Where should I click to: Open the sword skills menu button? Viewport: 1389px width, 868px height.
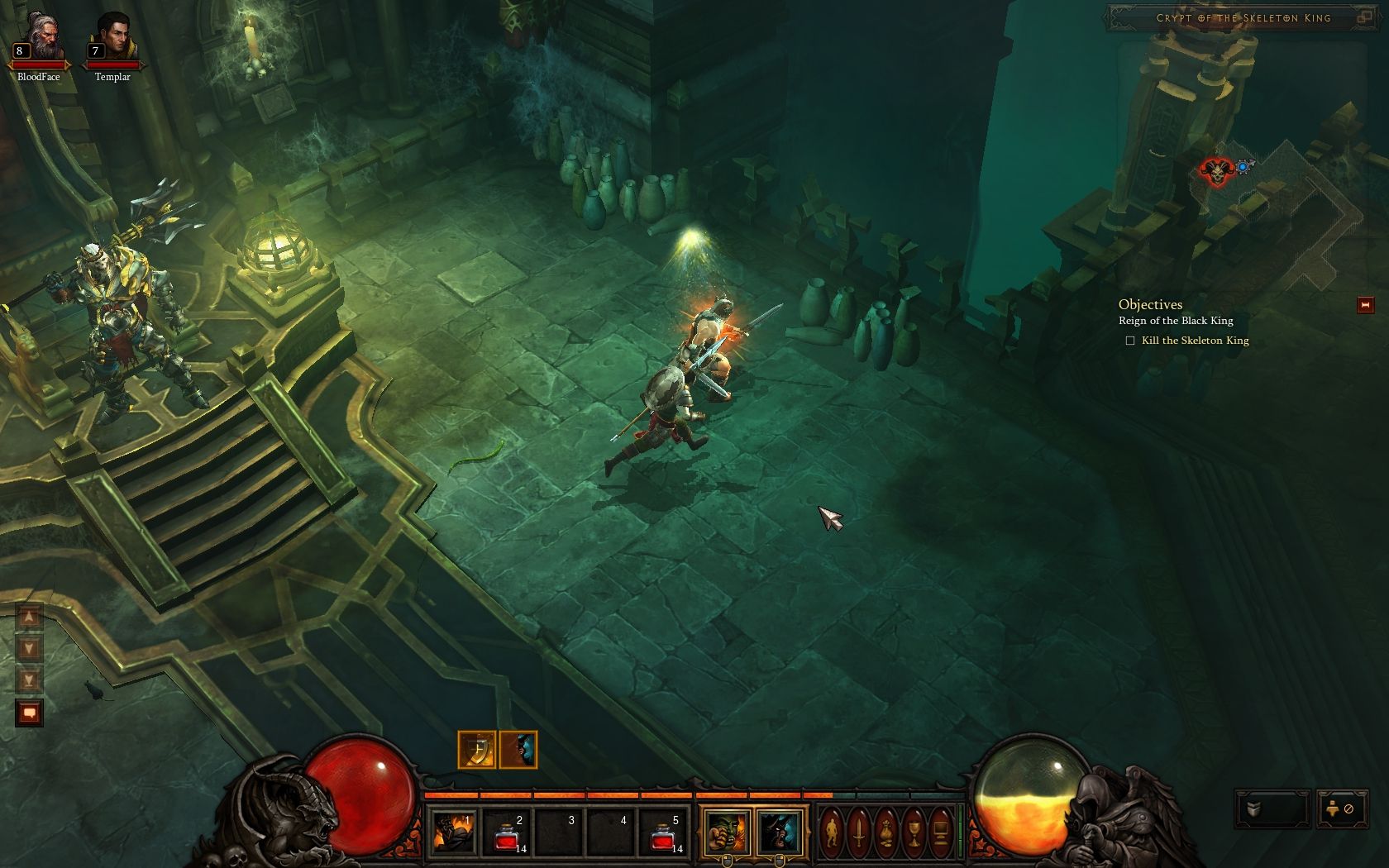pos(860,832)
